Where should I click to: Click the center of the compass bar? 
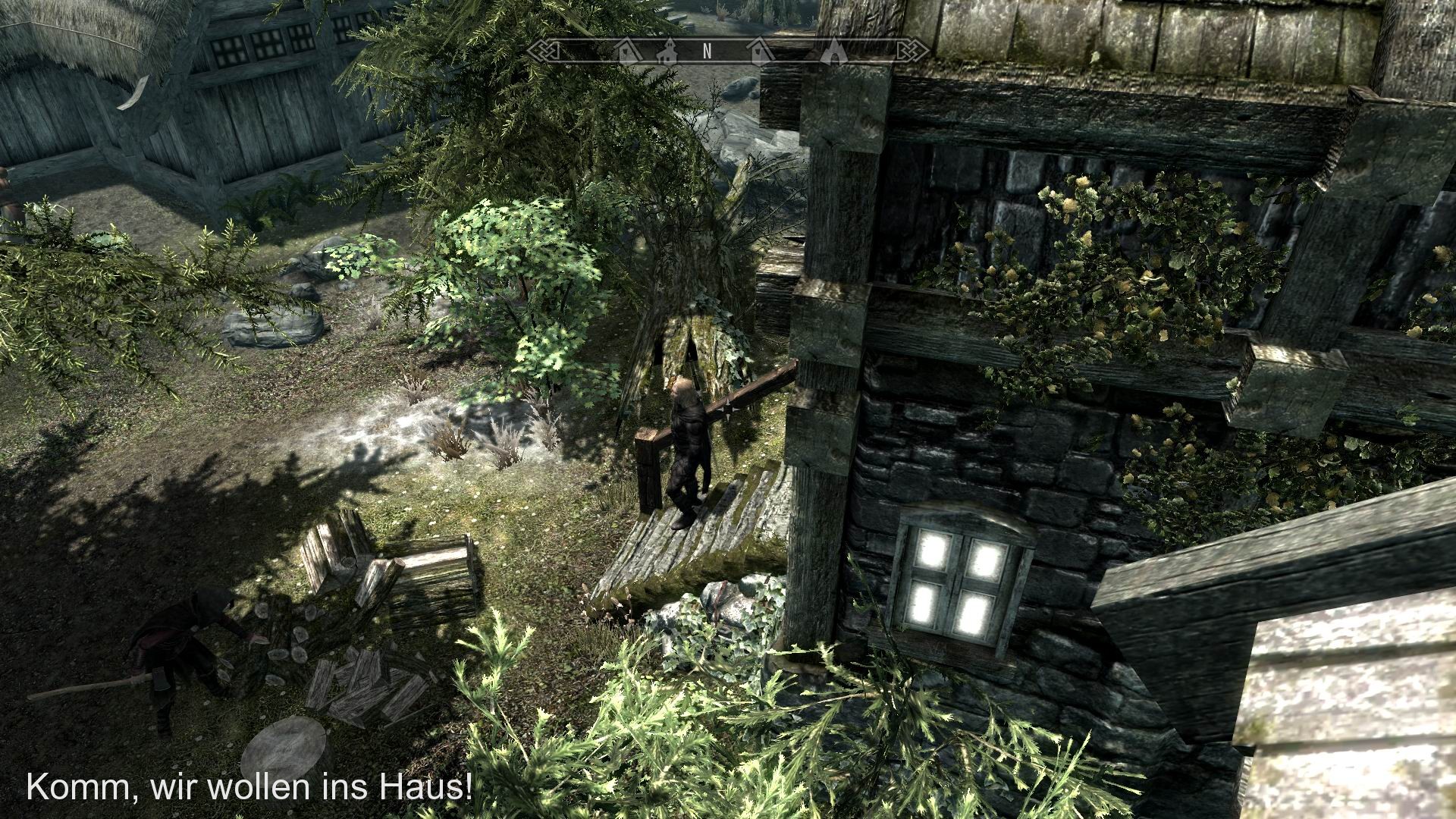728,52
